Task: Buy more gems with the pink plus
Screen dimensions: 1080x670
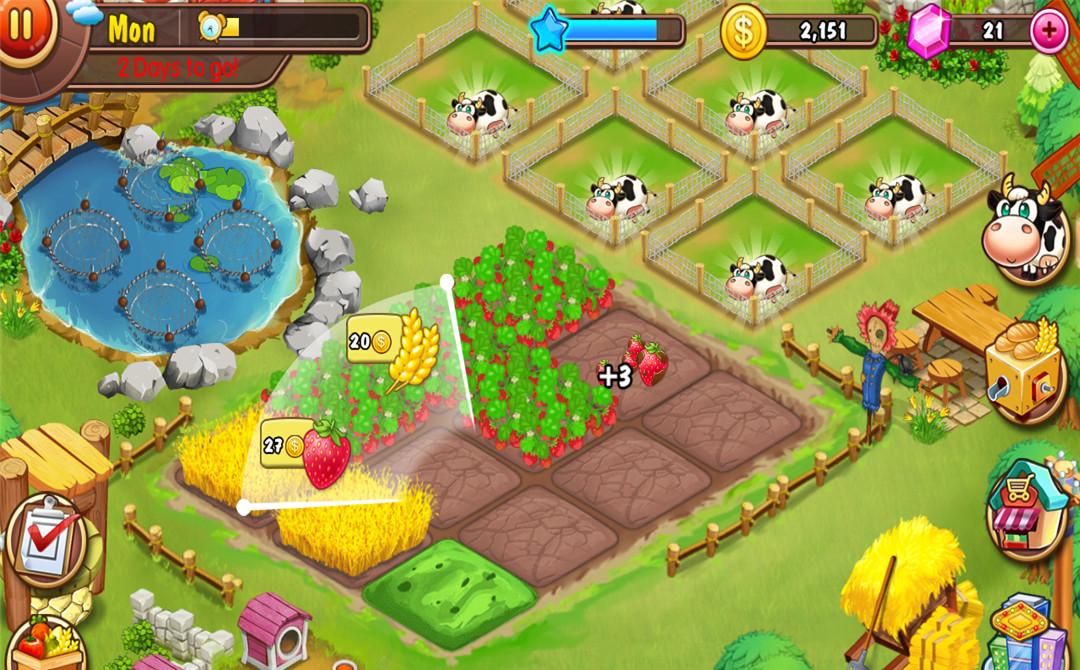Action: (1048, 32)
